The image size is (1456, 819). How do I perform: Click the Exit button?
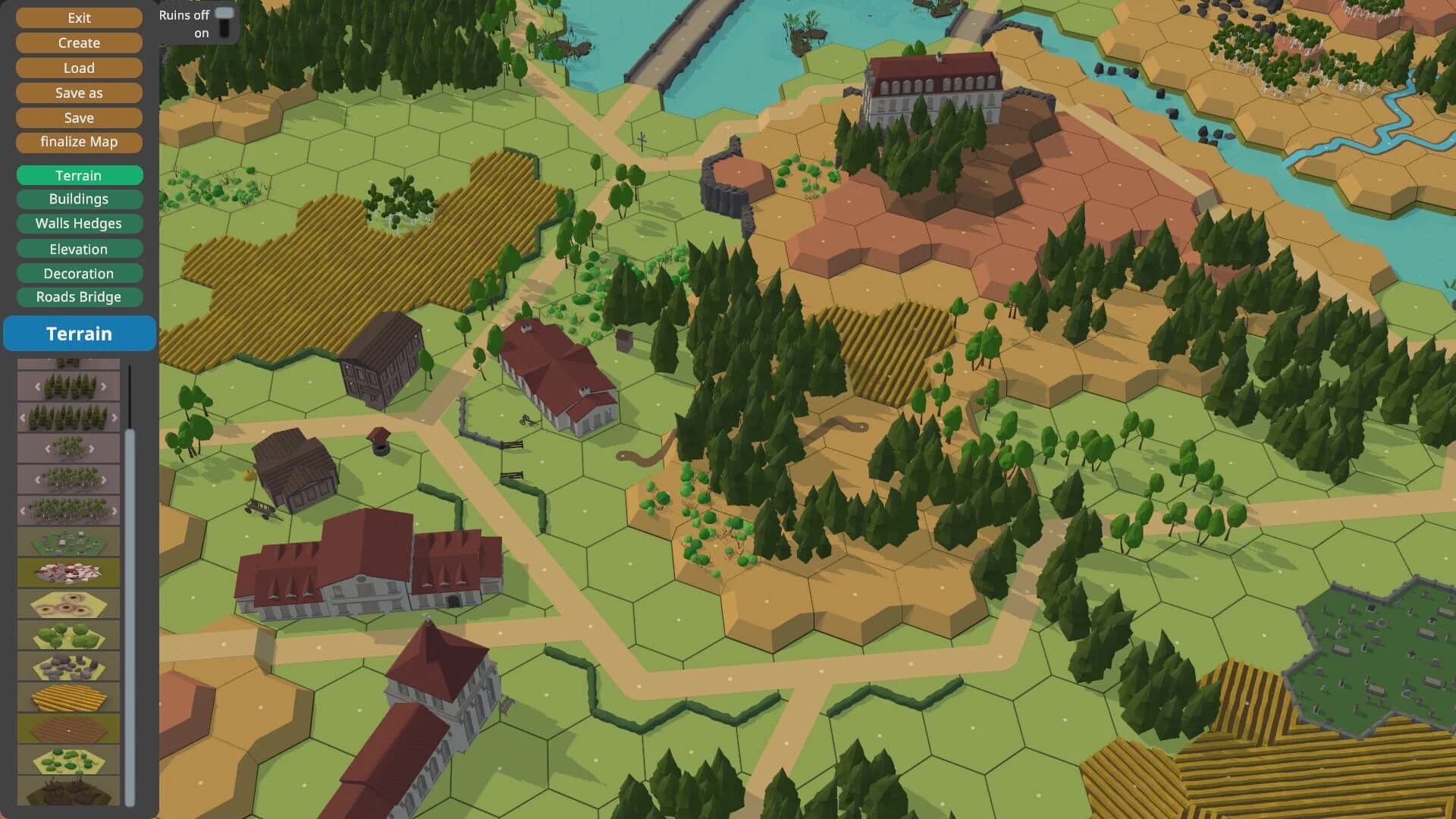[80, 17]
